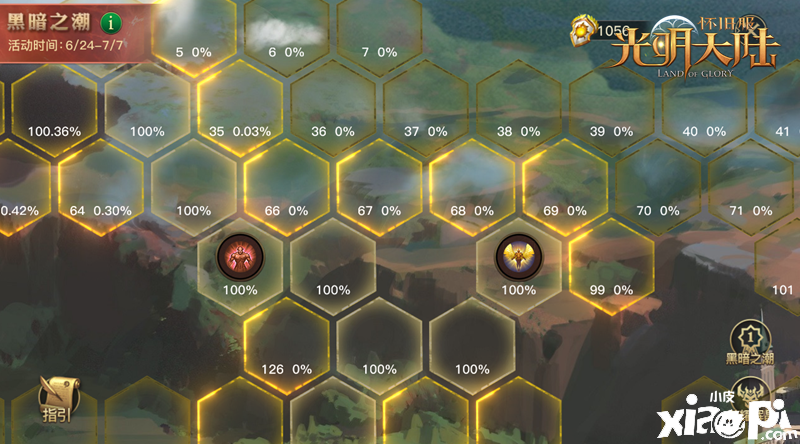The width and height of the screenshot is (800, 444).
Task: Open the 指引 guide scroll
Action: pyautogui.click(x=54, y=398)
